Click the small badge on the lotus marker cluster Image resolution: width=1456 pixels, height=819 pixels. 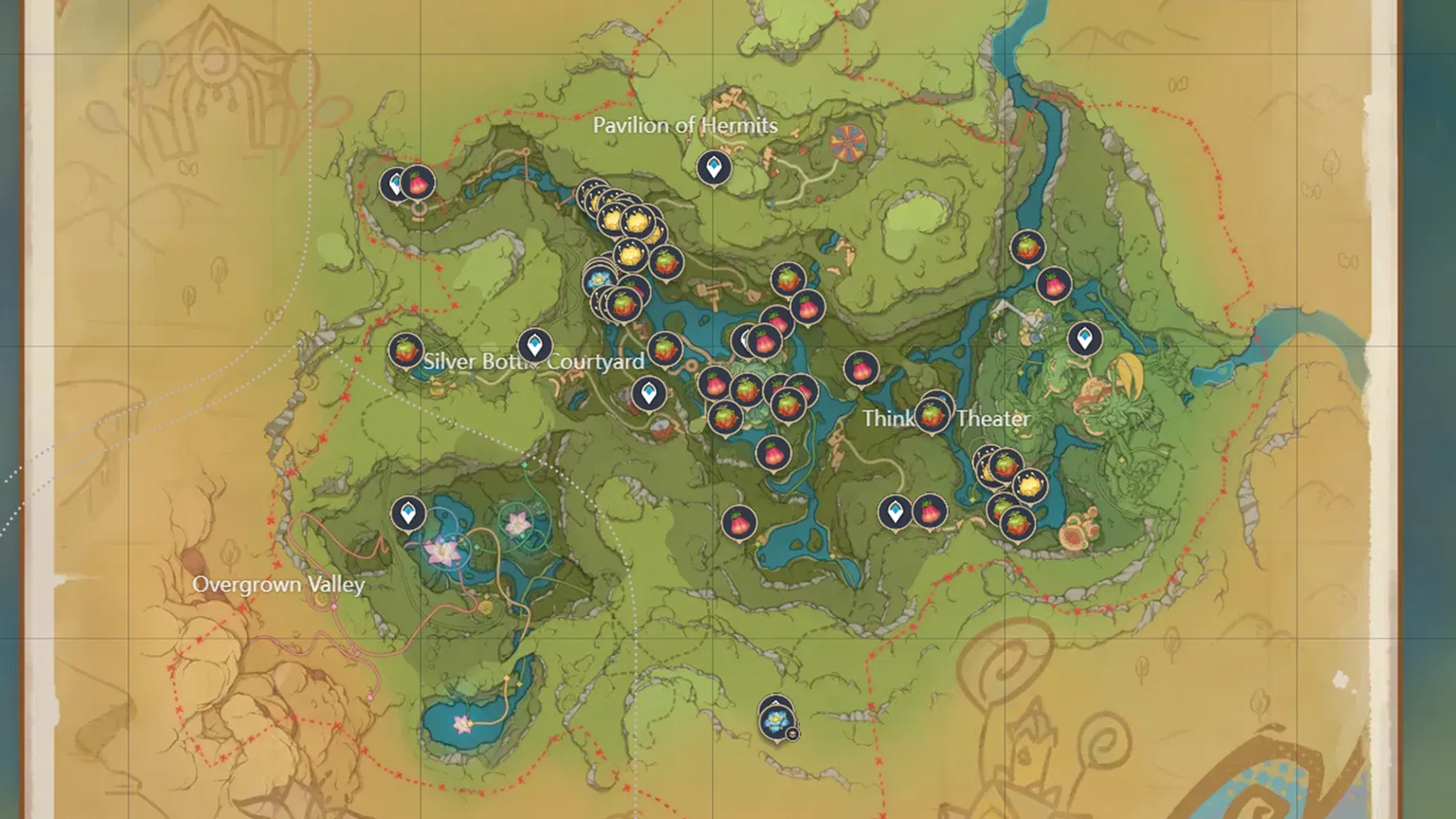(792, 735)
